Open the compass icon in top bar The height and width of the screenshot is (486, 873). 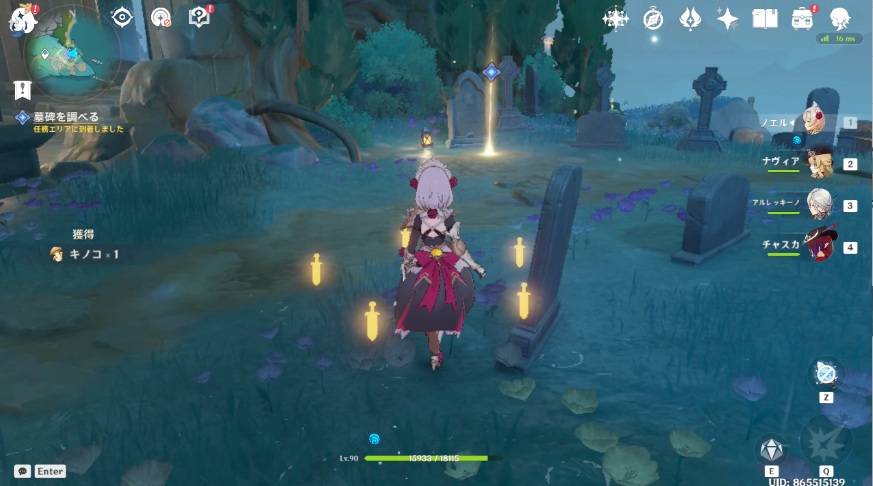click(x=653, y=19)
